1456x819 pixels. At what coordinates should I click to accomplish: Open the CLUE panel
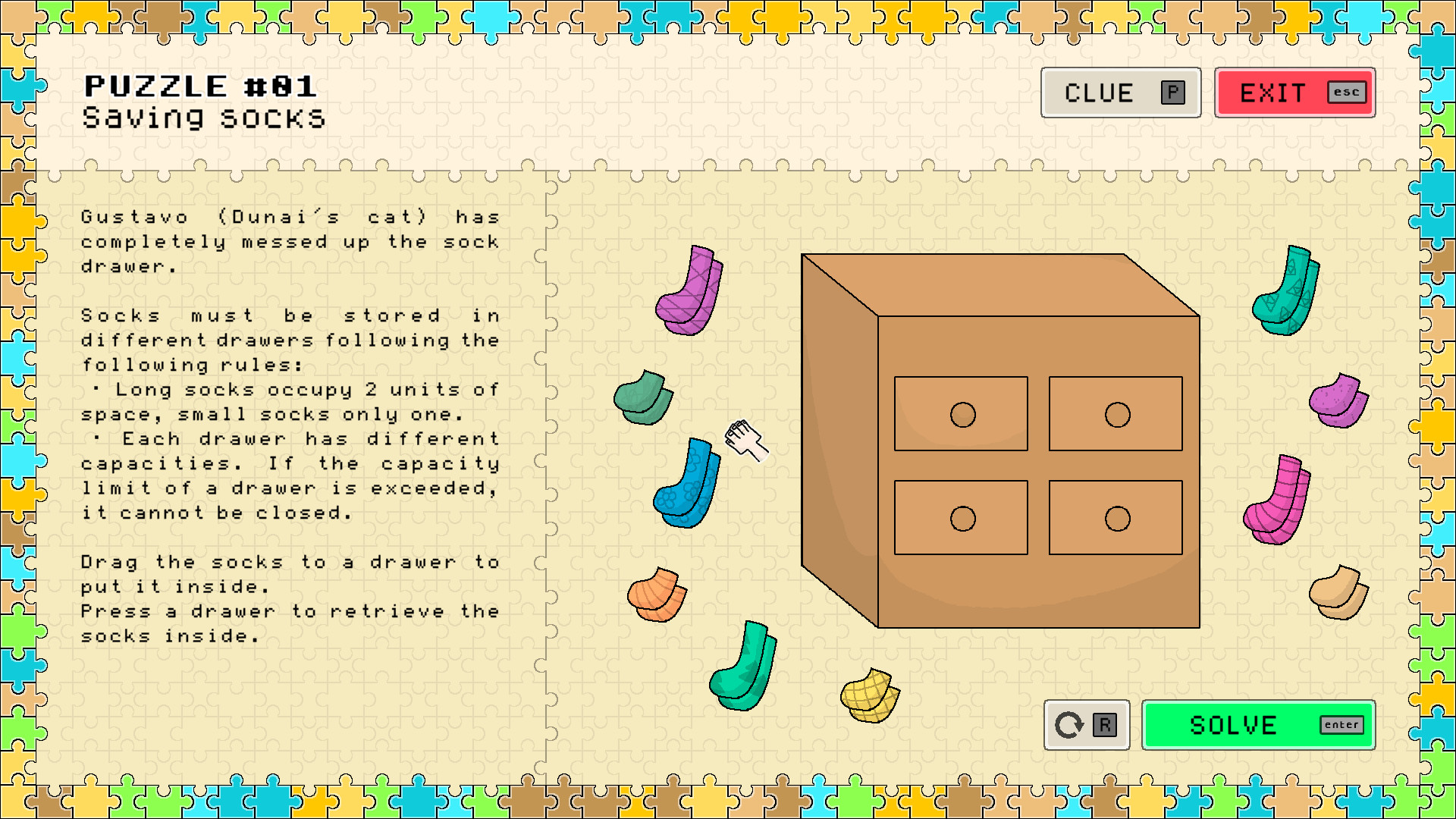tap(1121, 93)
